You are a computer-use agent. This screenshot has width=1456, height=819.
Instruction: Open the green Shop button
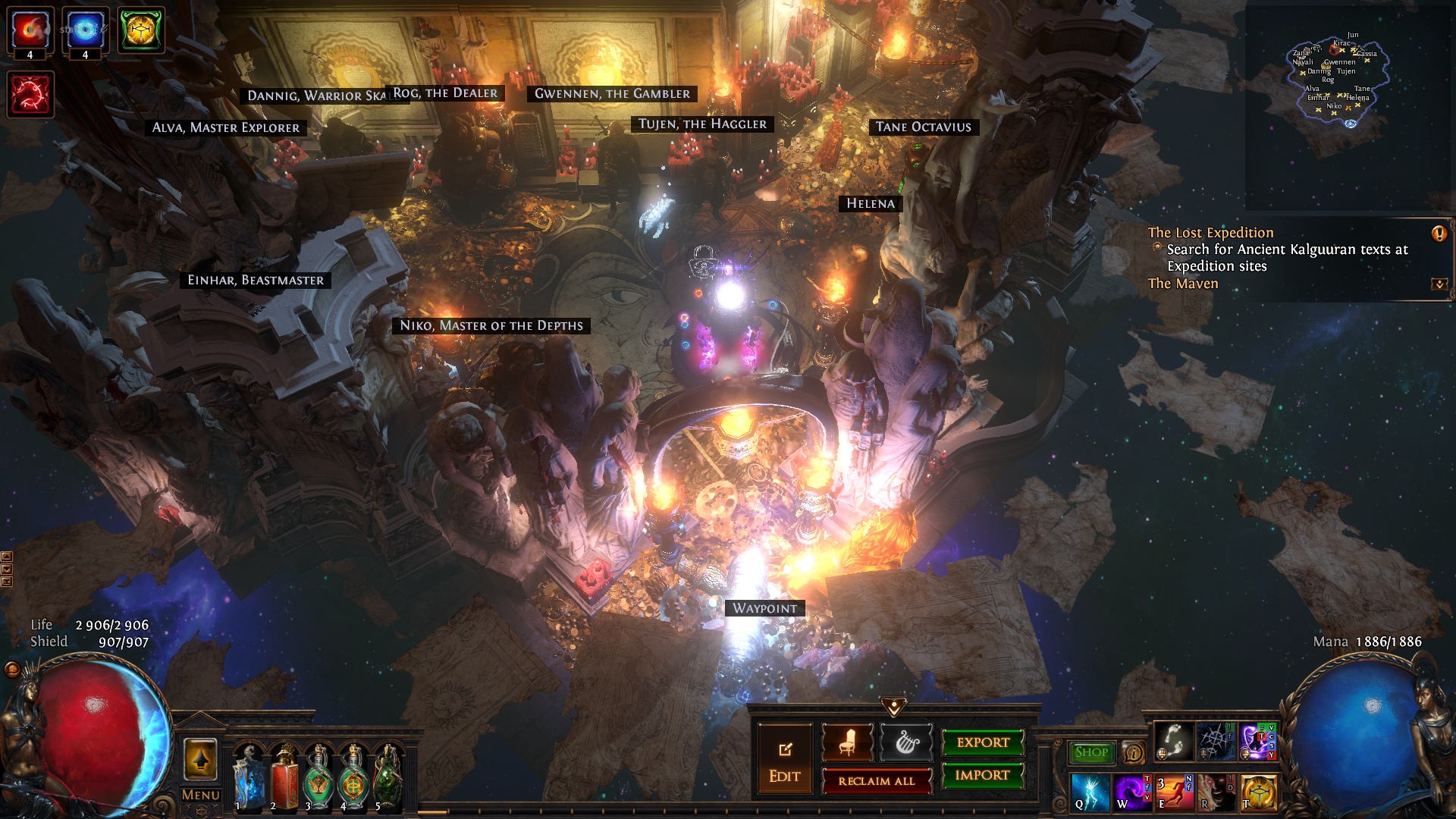(x=1091, y=752)
